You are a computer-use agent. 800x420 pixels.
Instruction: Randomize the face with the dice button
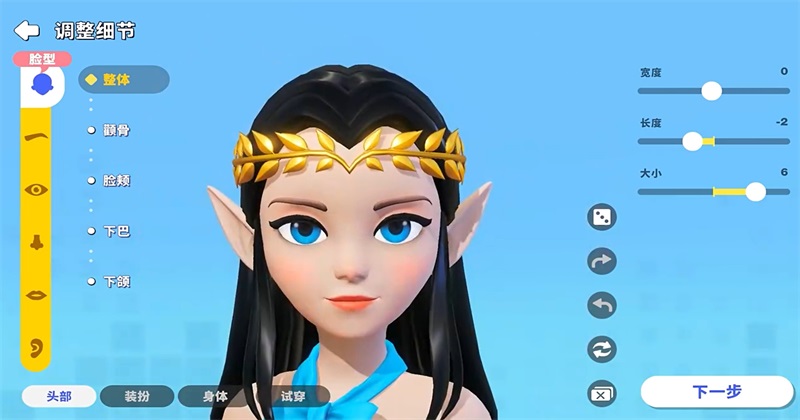click(x=602, y=217)
